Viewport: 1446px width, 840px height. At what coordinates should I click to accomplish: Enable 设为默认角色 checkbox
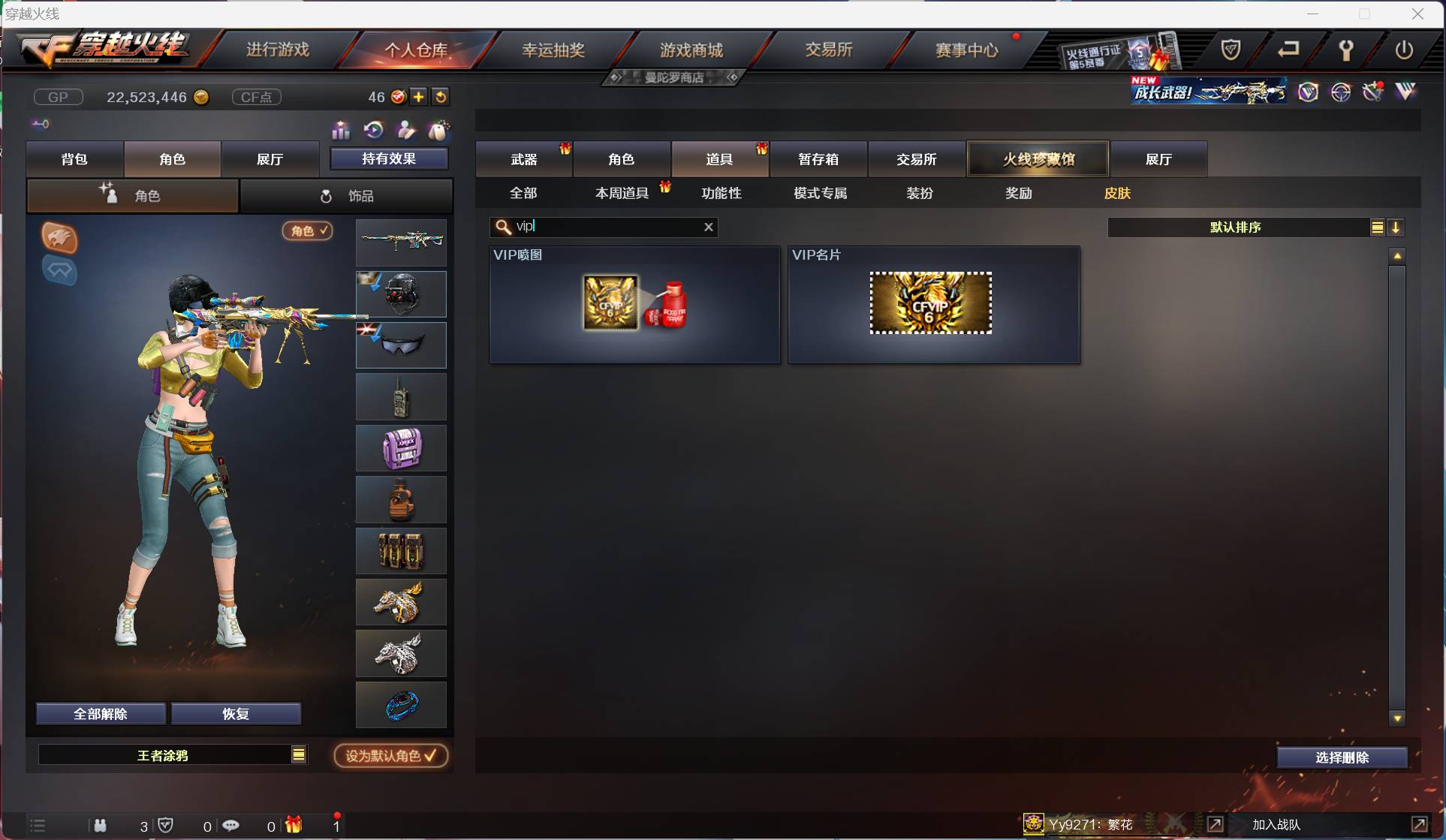point(390,755)
